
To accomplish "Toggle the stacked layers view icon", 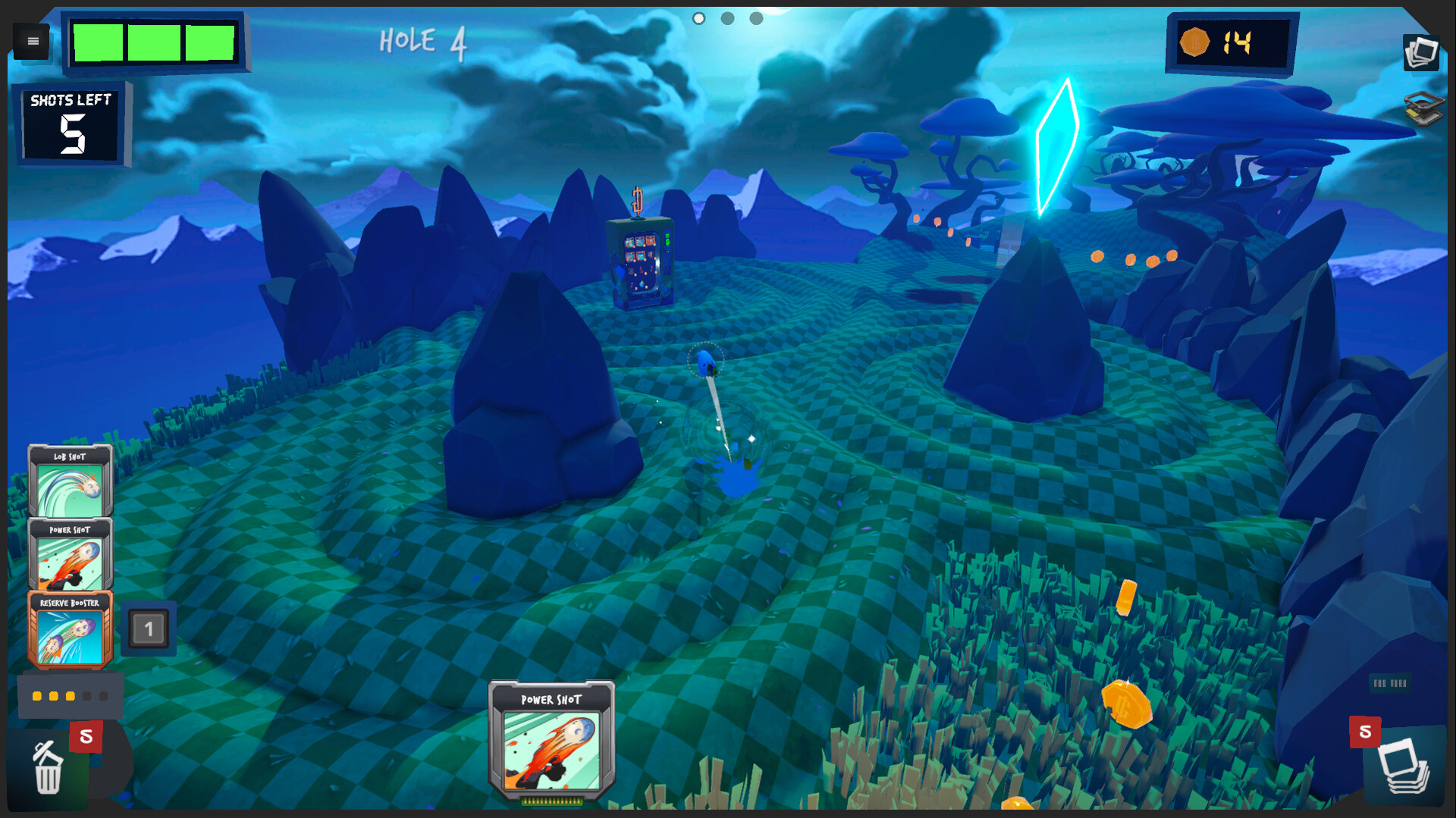I will coord(1423,108).
